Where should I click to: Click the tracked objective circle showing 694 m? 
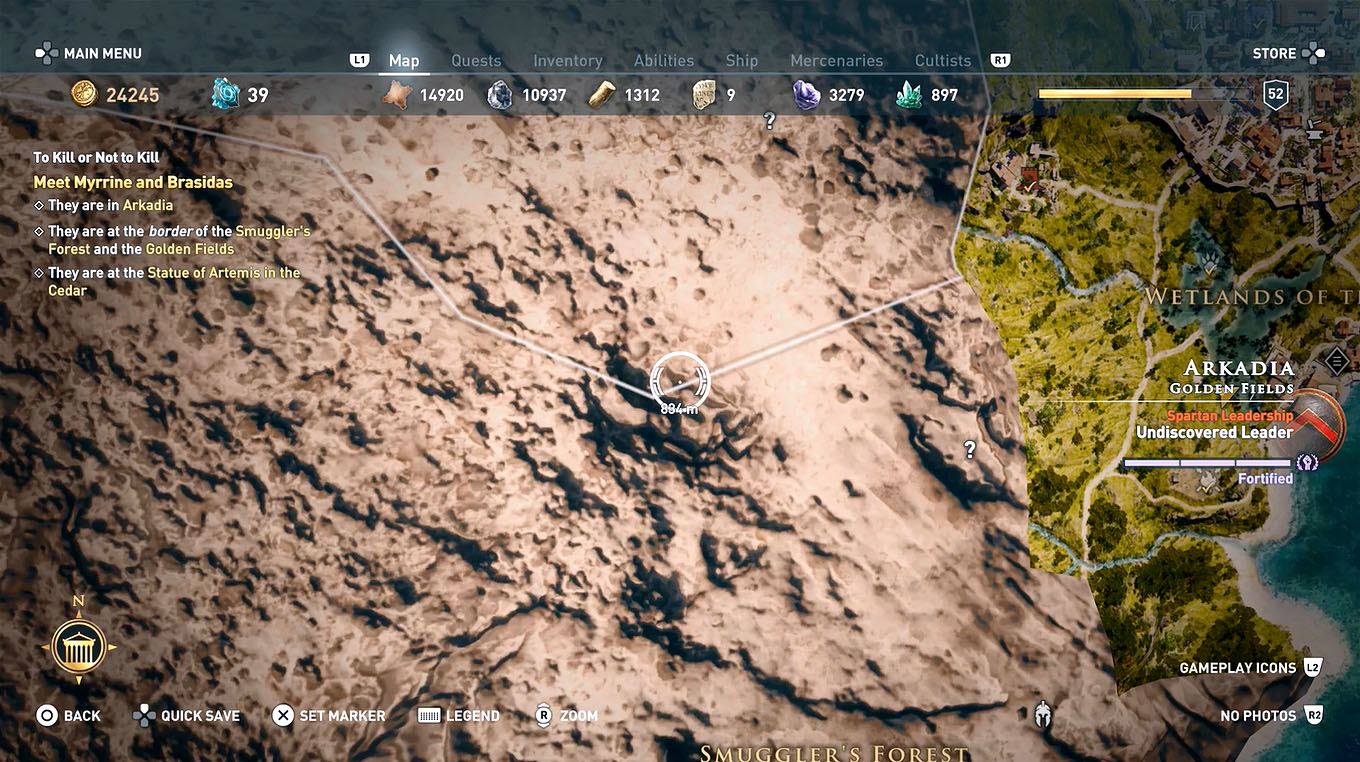tap(679, 382)
